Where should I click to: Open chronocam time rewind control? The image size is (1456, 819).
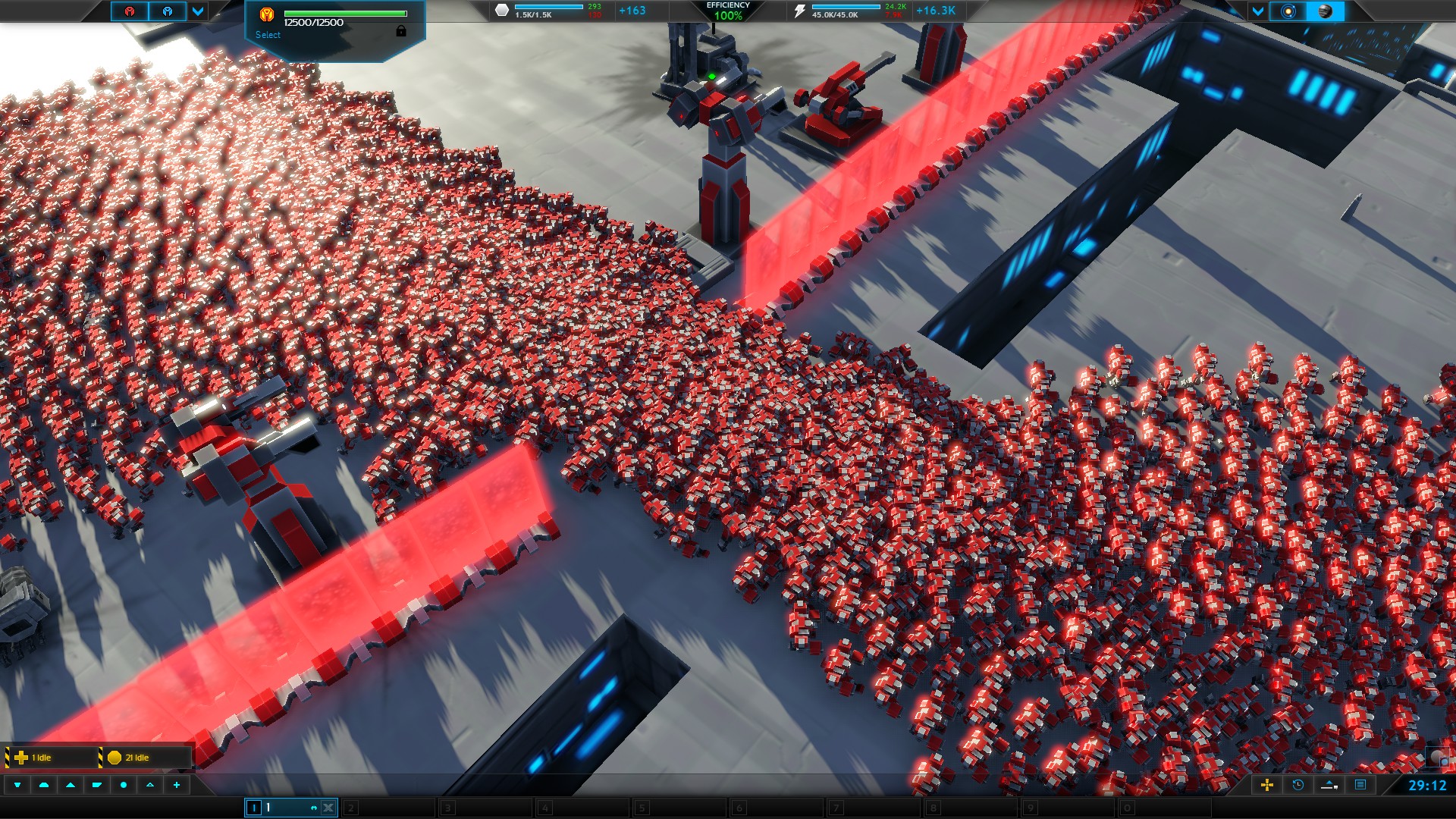(x=1298, y=785)
